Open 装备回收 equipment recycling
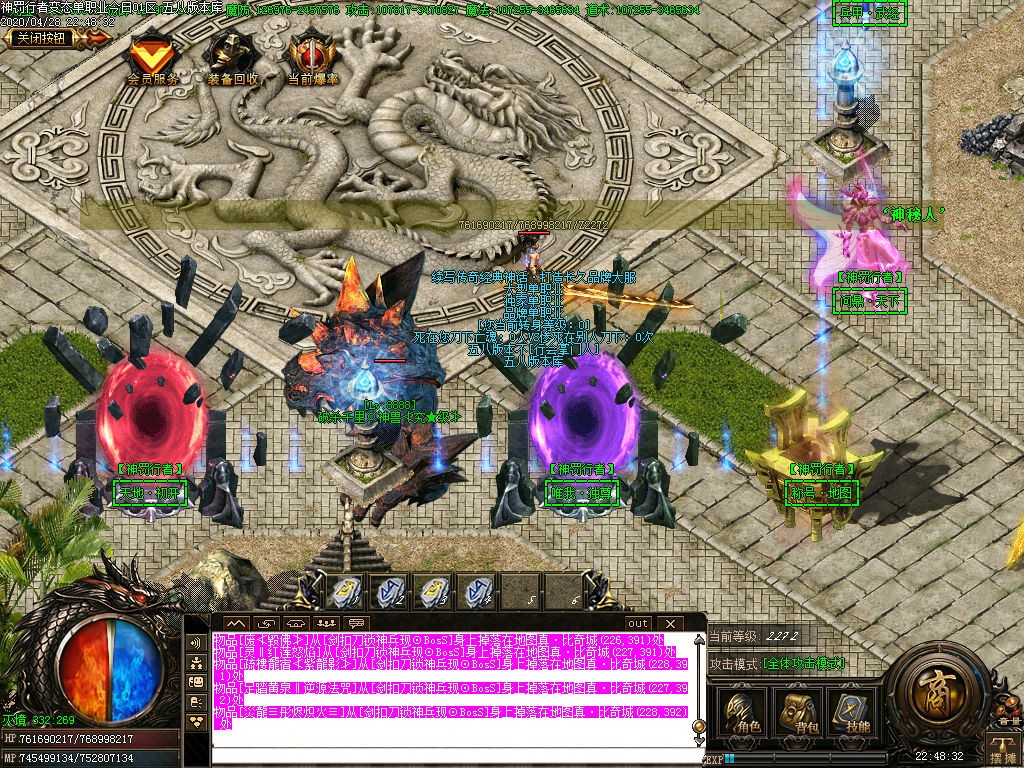 (x=232, y=56)
